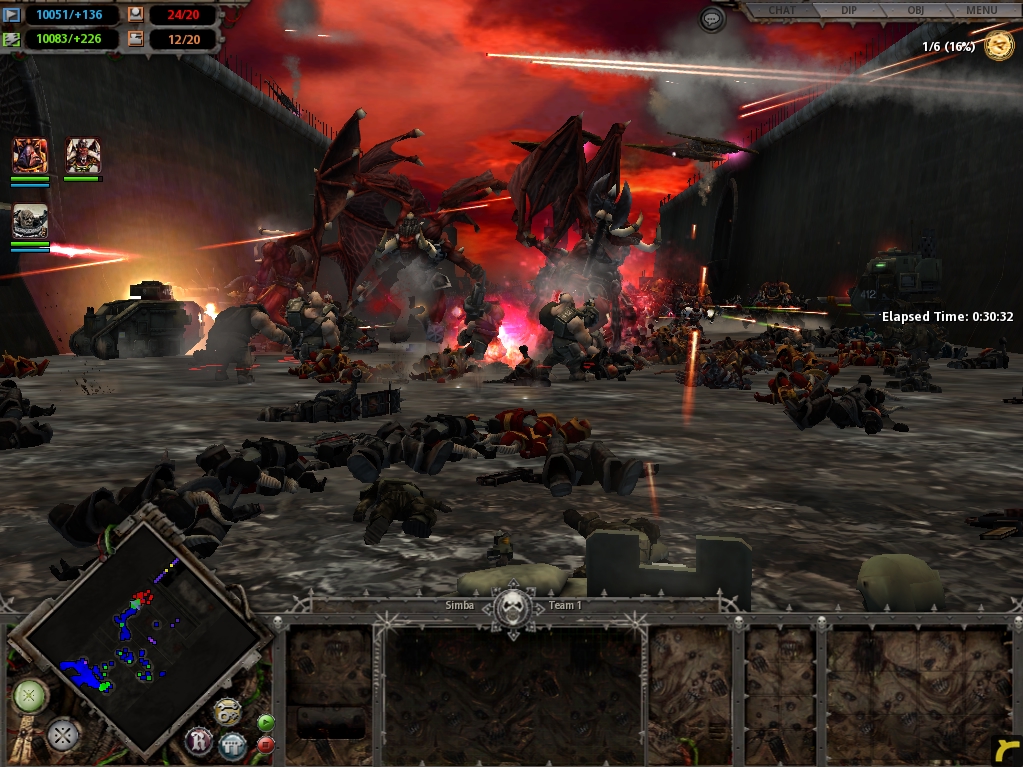Open the DIP diplomacy panel
Viewport: 1023px width, 767px height.
[x=849, y=10]
